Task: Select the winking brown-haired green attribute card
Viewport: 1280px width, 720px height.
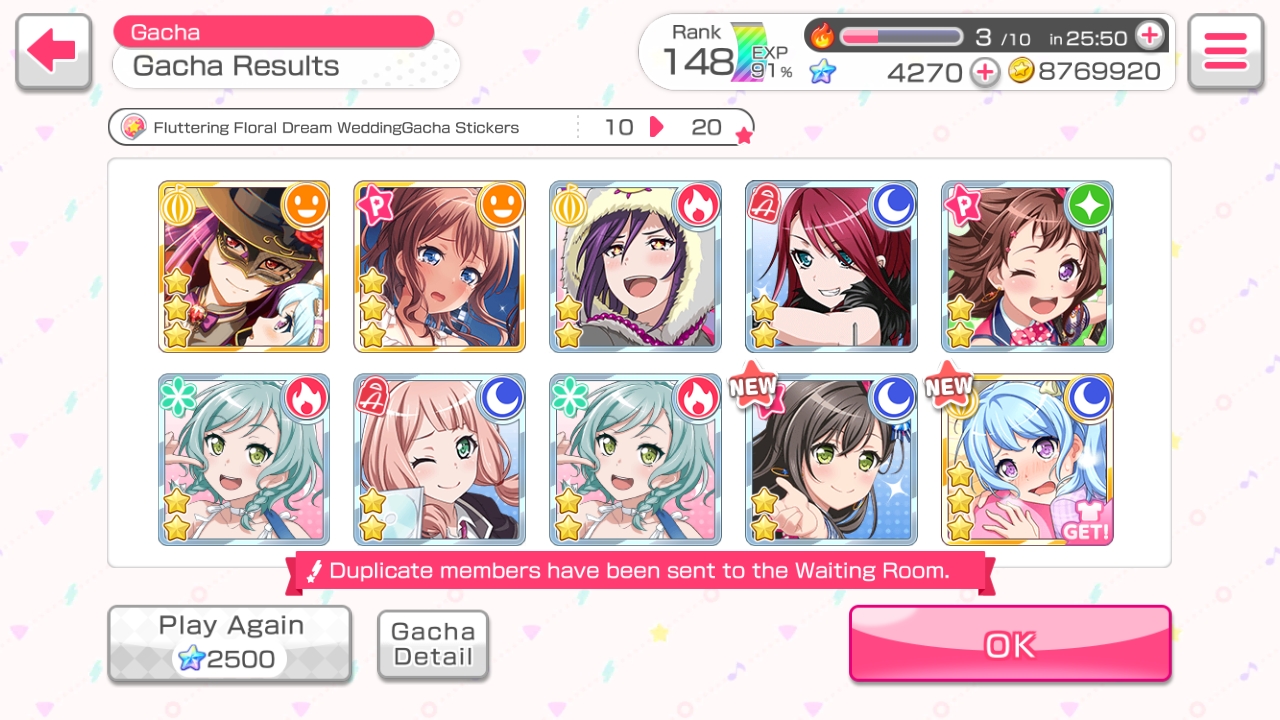Action: tap(1027, 267)
